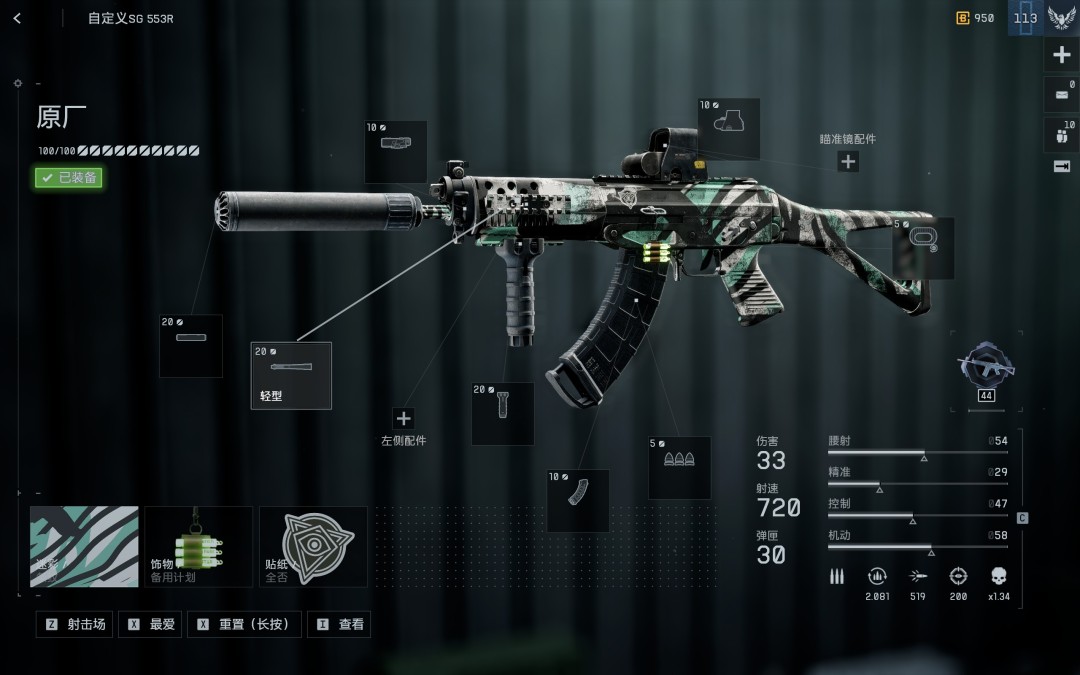Click the plus icon in right sidebar
This screenshot has width=1080, height=675.
1062,55
